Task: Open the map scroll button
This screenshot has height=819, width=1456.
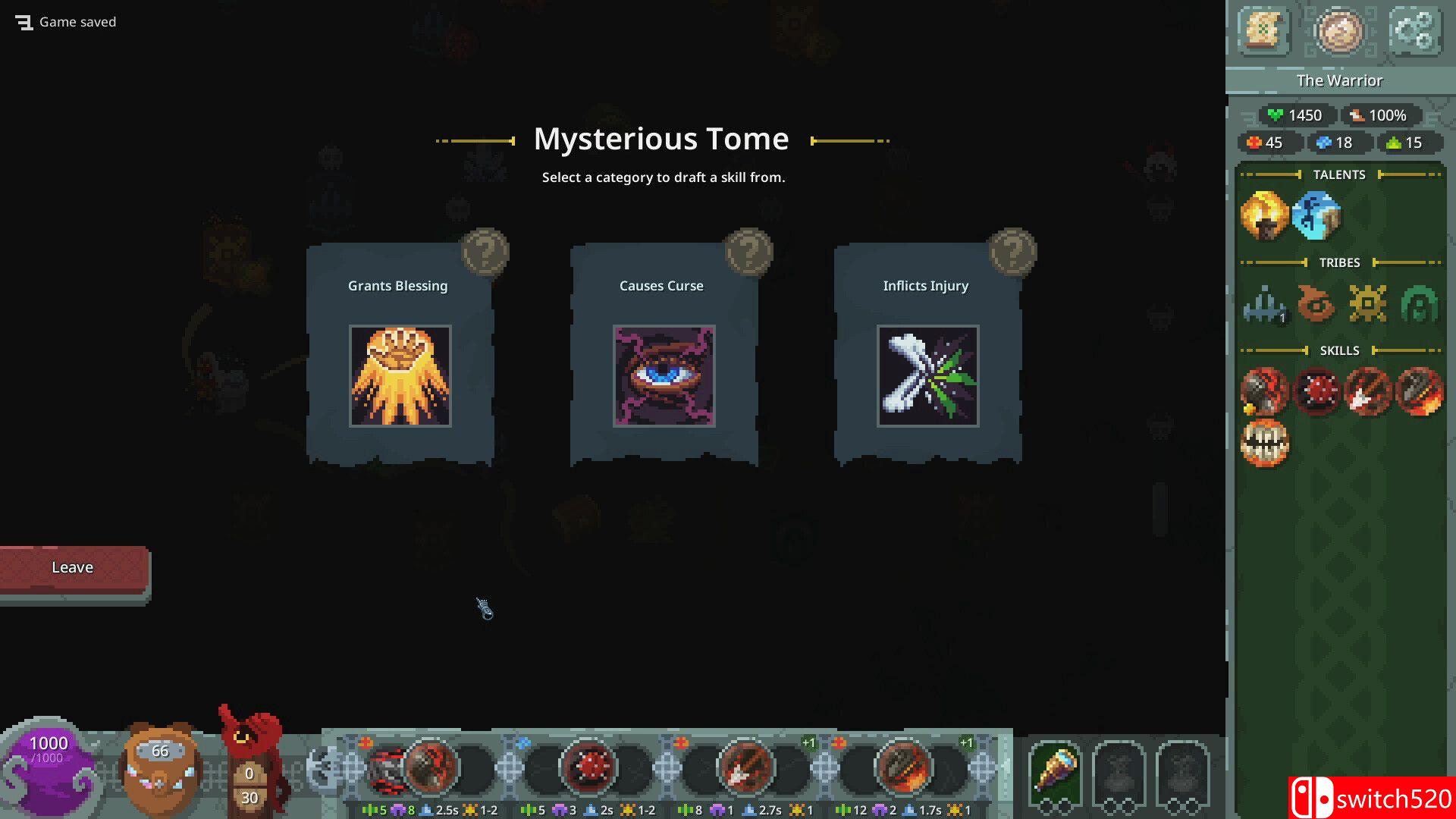Action: click(1263, 31)
